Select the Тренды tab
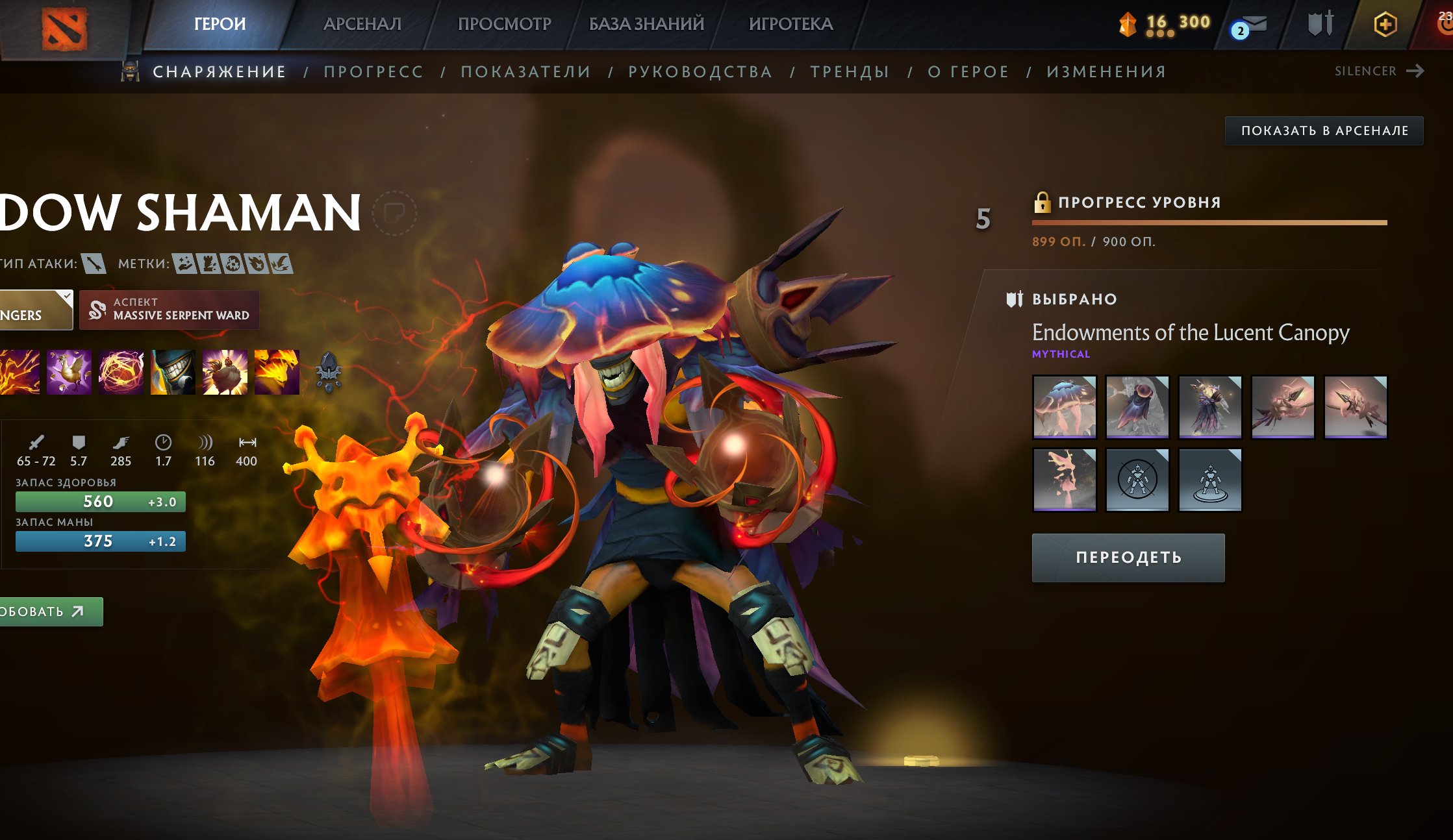Screen dimensions: 1453x840 [x=850, y=71]
